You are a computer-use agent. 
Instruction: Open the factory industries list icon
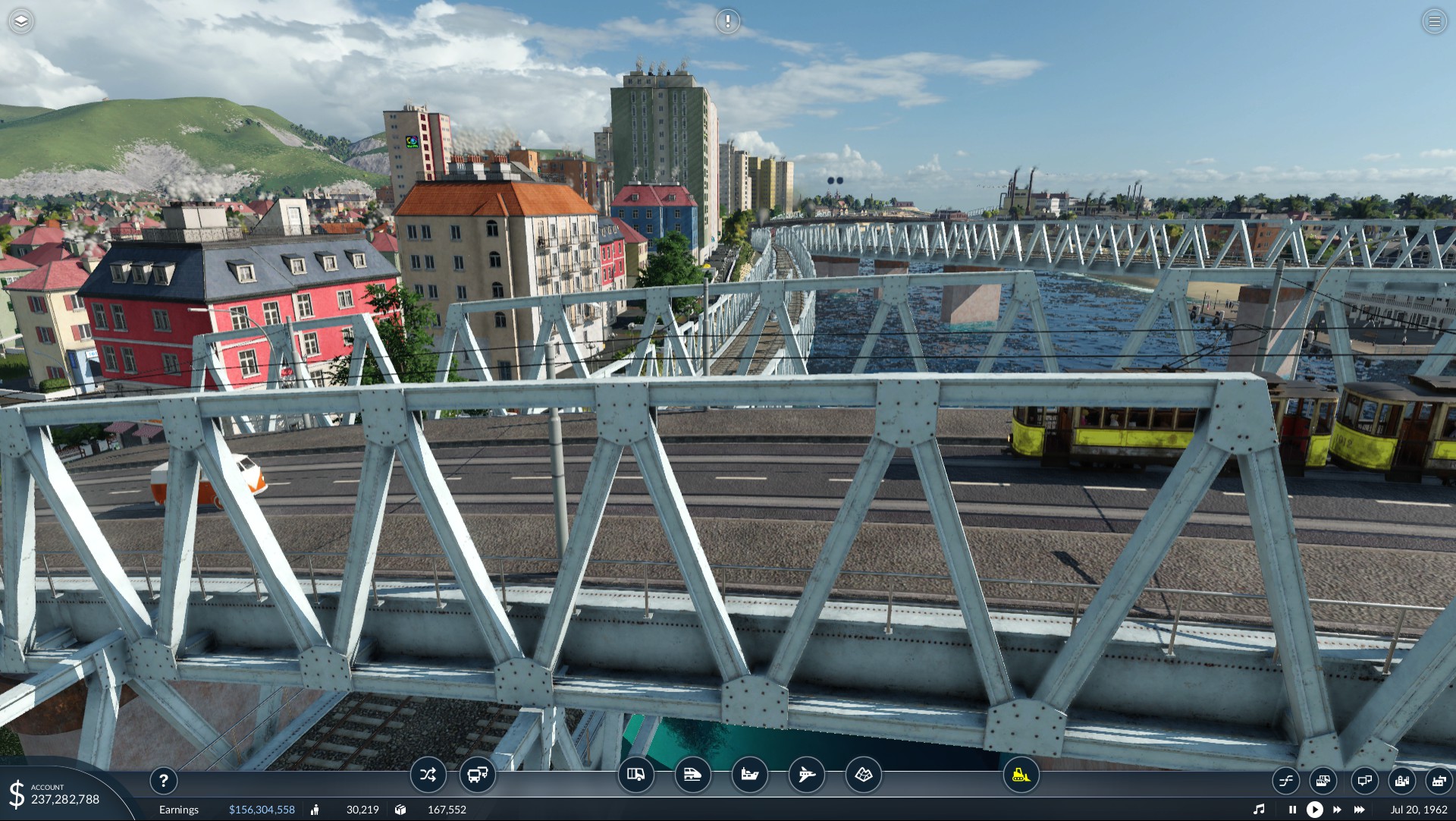pyautogui.click(x=1439, y=781)
